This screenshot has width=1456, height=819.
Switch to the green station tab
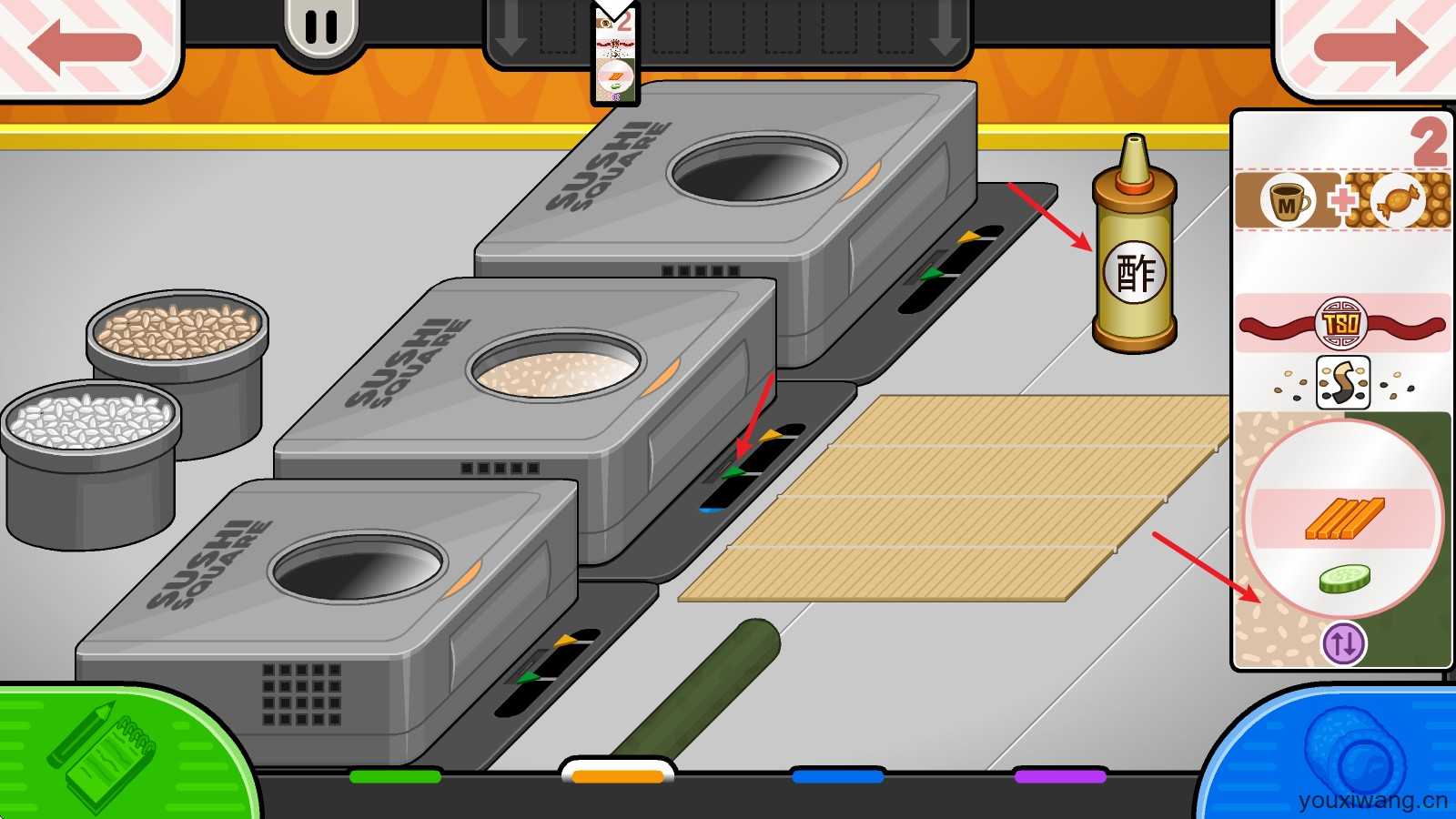[395, 776]
